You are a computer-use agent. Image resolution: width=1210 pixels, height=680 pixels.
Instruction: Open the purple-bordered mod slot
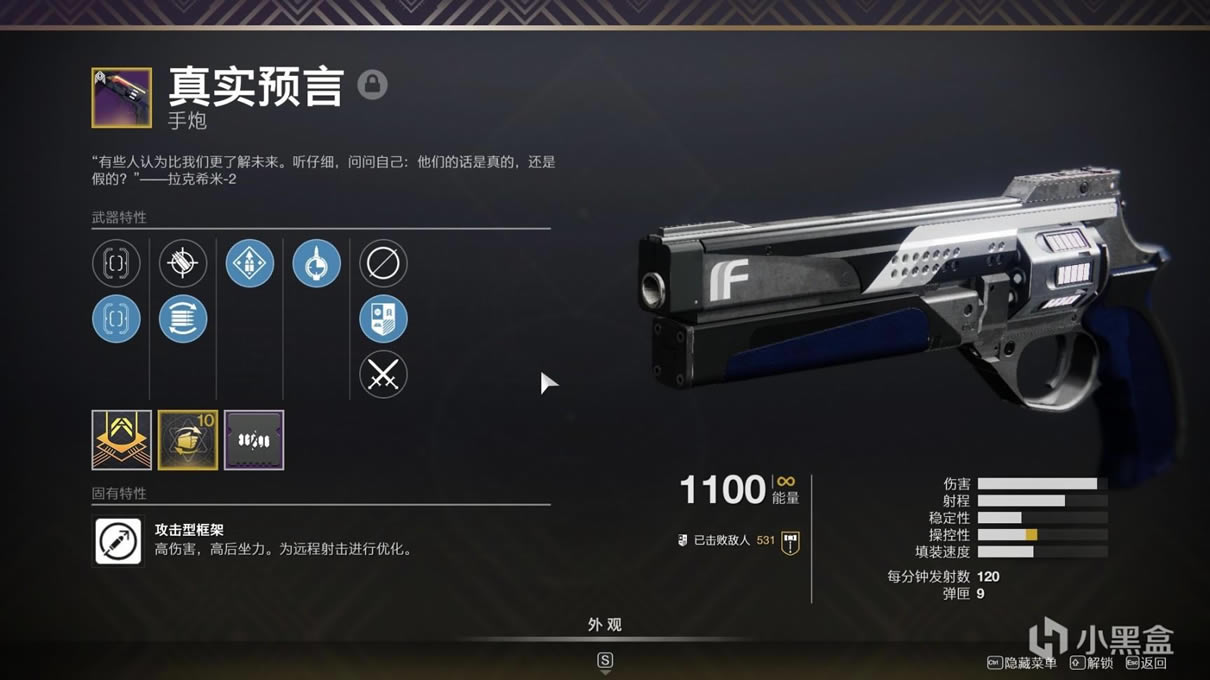[254, 440]
